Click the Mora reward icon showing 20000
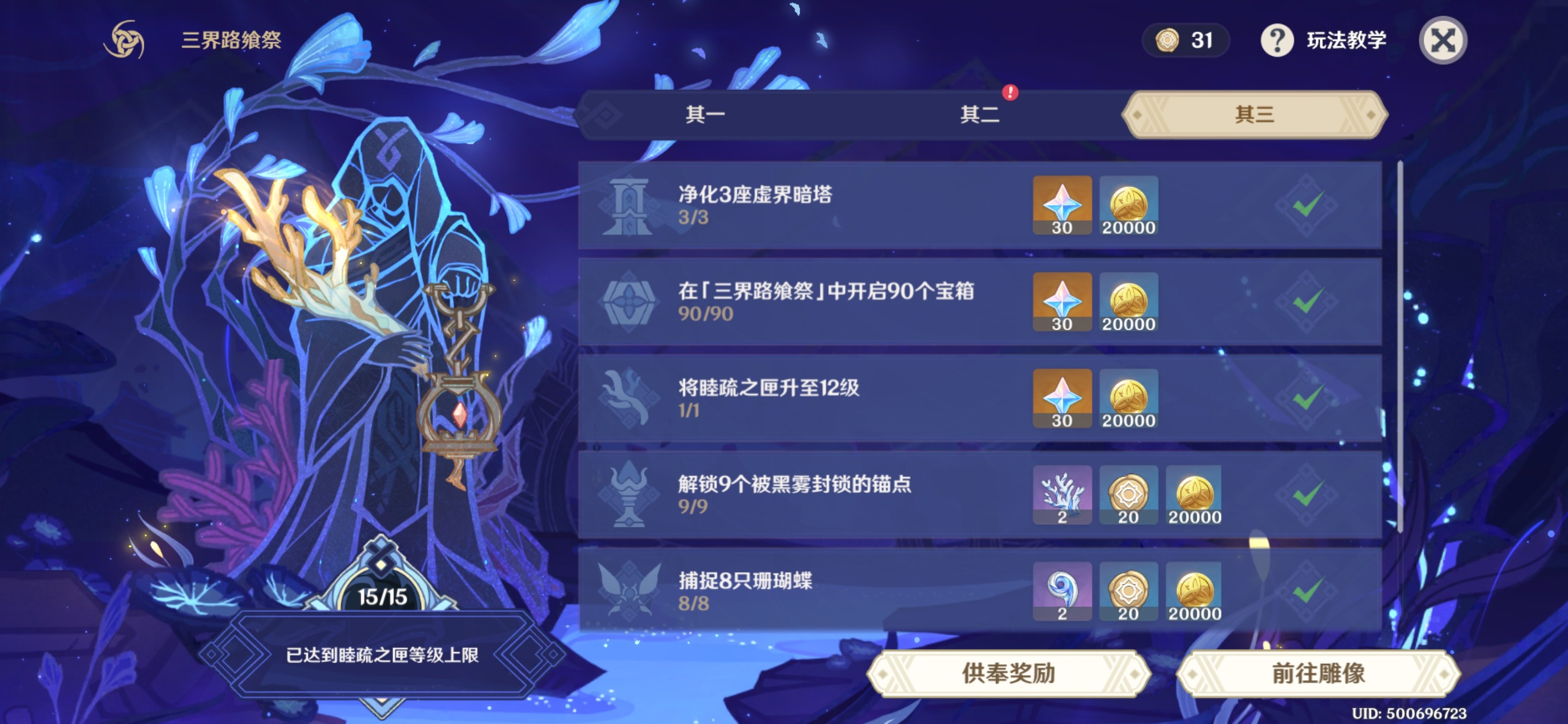 [1129, 205]
